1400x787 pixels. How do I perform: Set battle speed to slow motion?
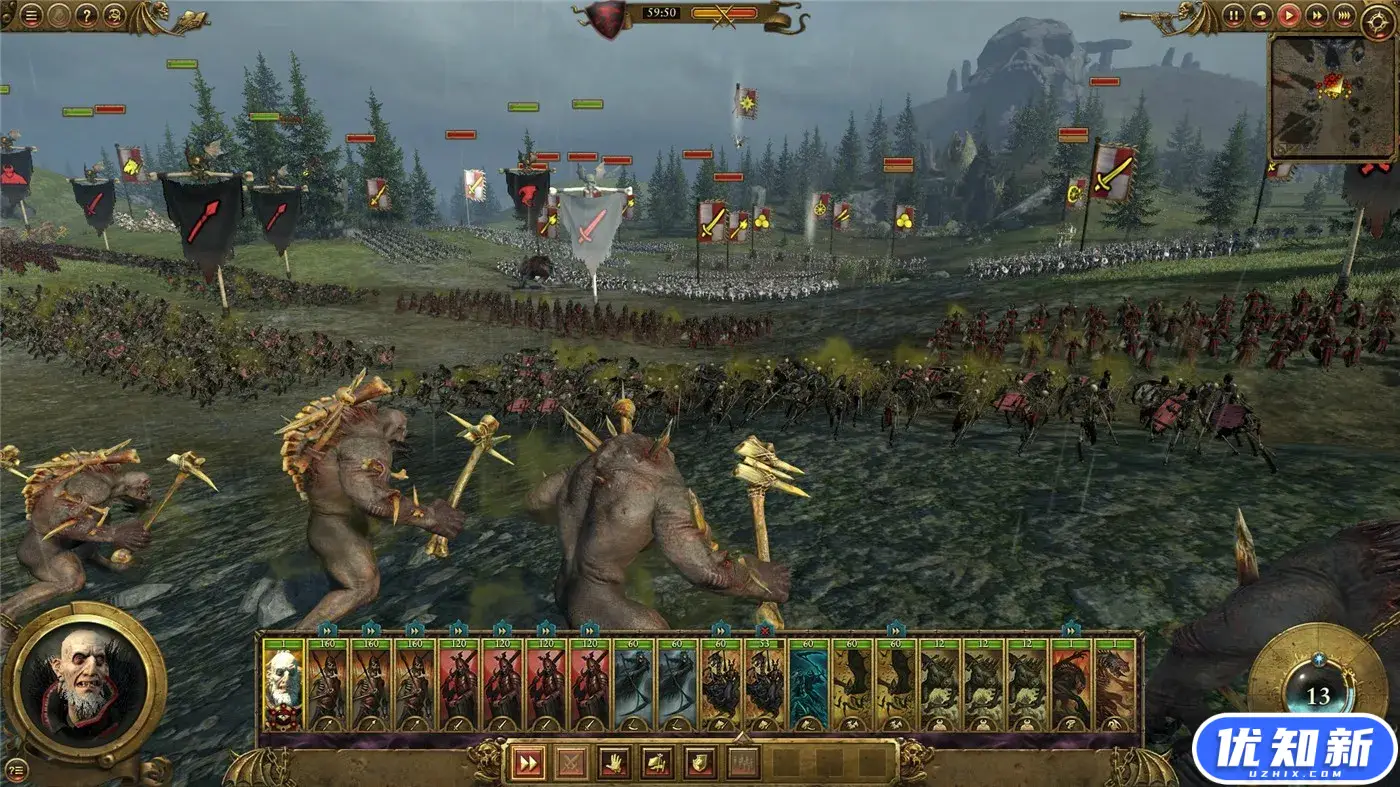click(1261, 15)
